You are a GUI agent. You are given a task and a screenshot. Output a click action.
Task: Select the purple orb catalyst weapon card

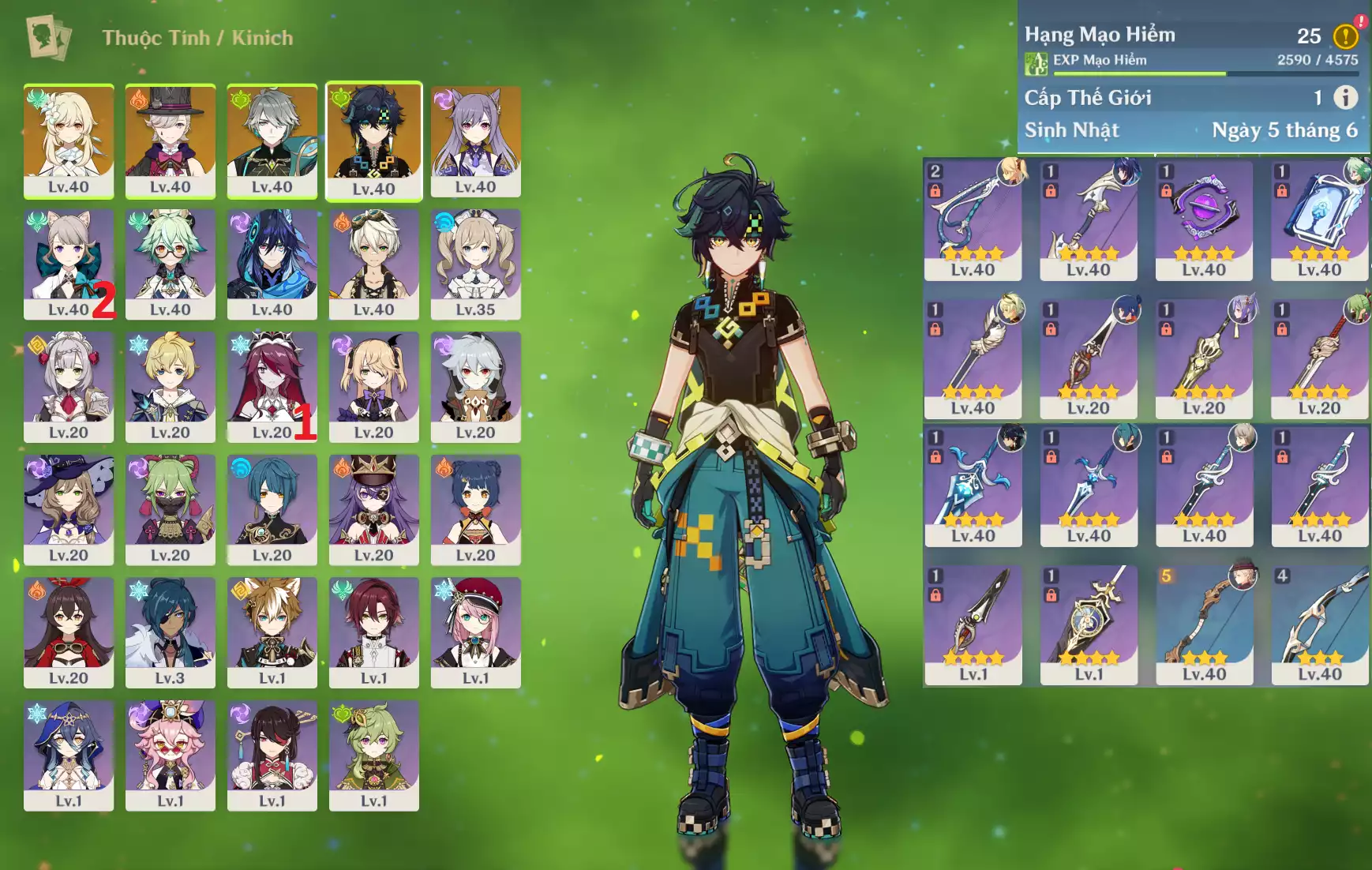[1204, 219]
